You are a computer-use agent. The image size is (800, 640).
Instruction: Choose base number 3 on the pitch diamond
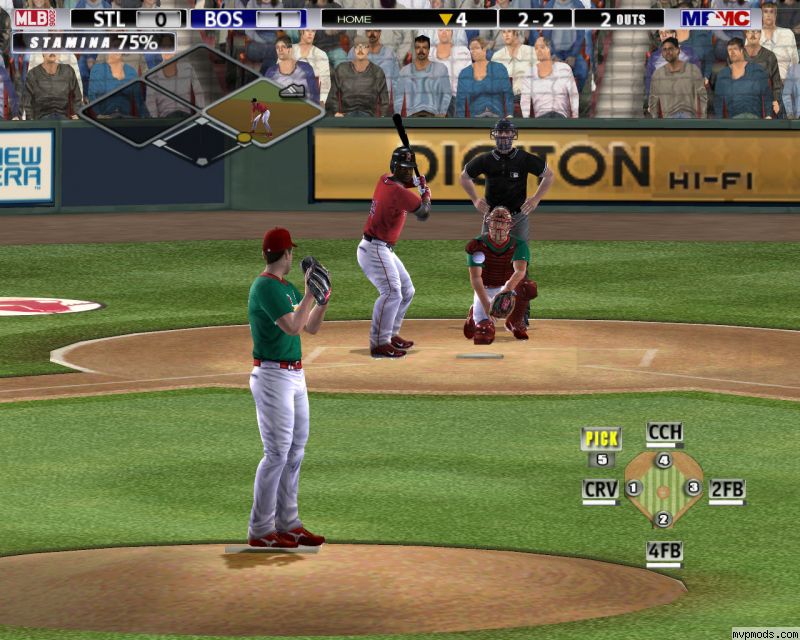click(x=693, y=488)
